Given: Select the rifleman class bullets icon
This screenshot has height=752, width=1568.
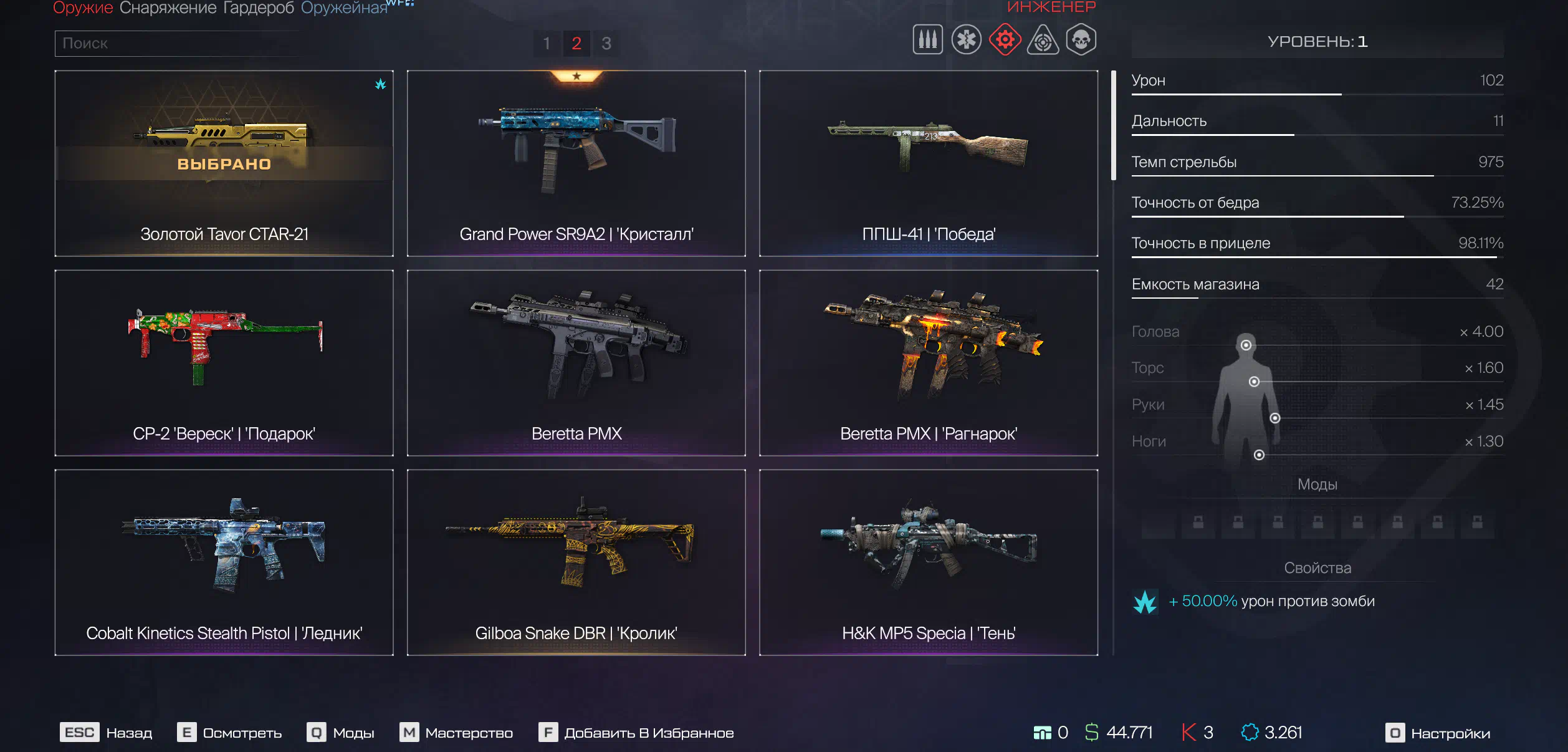Looking at the screenshot, I should [x=927, y=40].
